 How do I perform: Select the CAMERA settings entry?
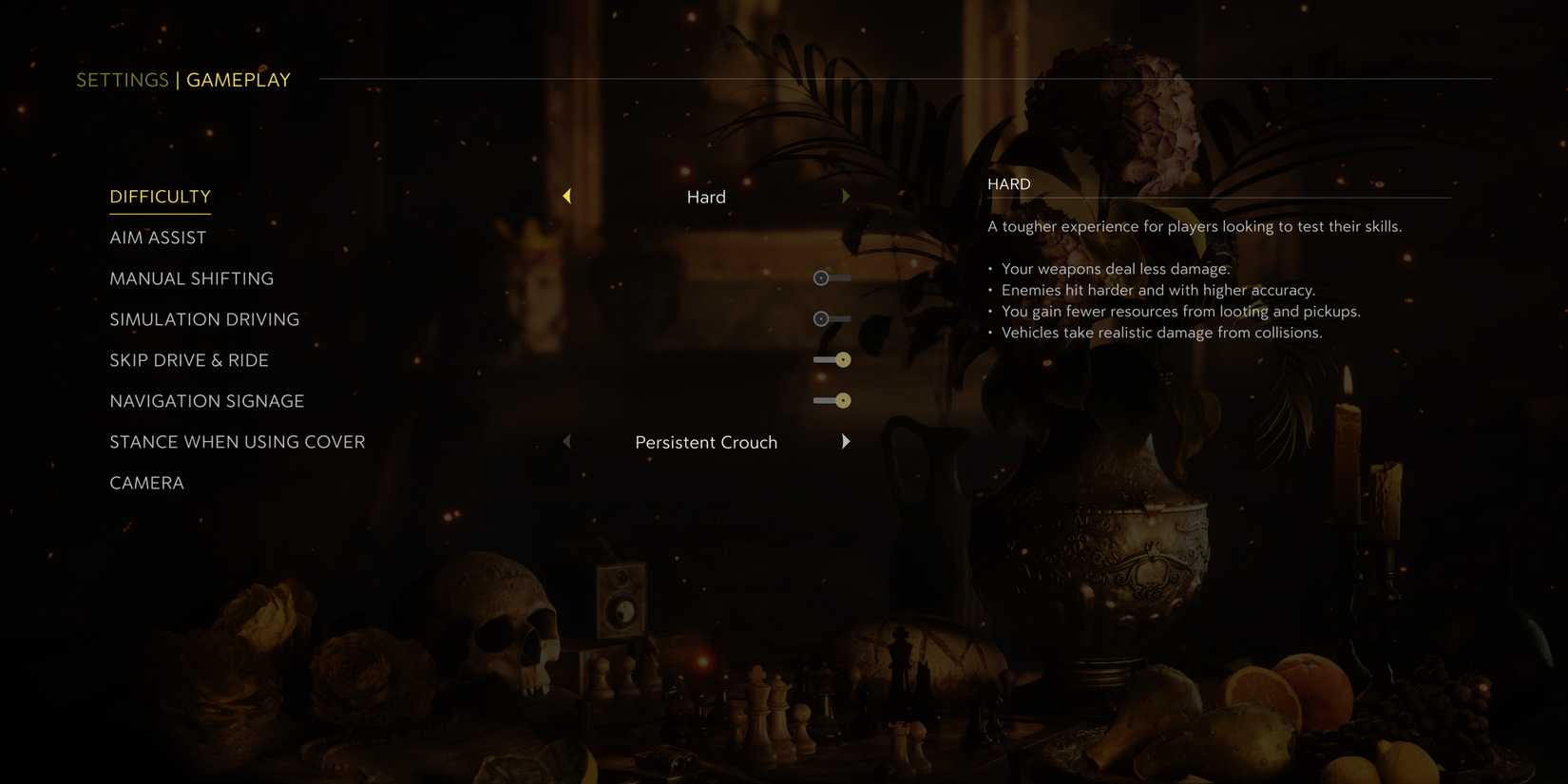point(146,483)
